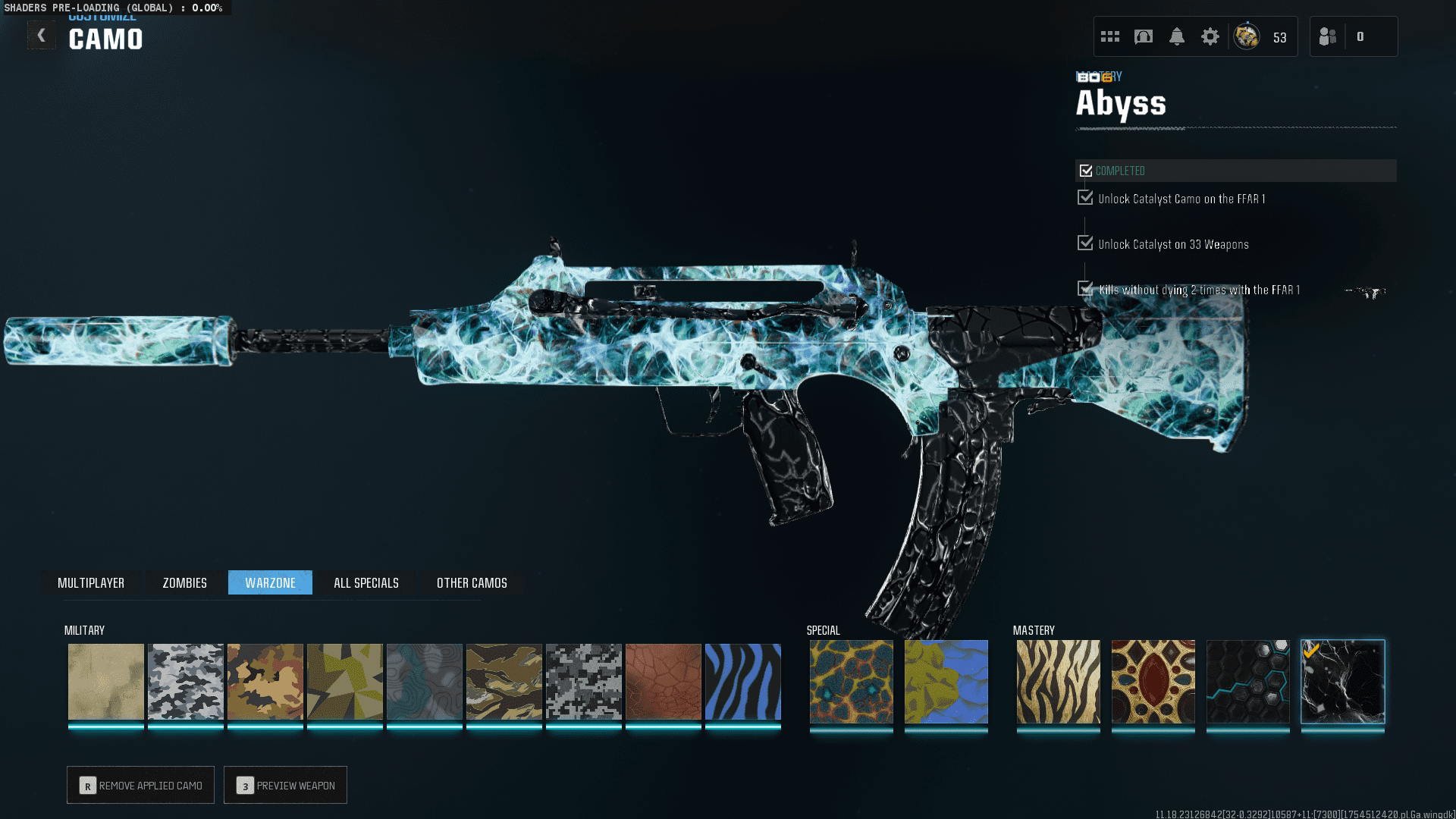
Task: Pick the dark hexagon mastery camo
Action: [1247, 681]
